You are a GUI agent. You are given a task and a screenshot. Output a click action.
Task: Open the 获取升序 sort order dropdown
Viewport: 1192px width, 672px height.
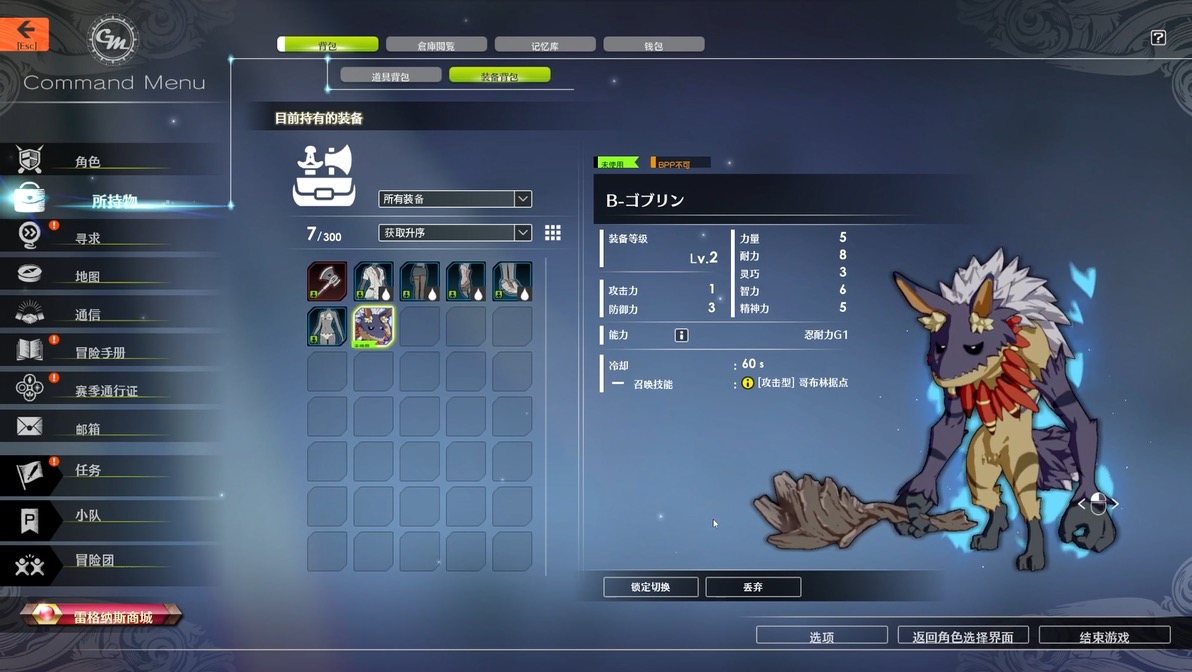tap(455, 233)
